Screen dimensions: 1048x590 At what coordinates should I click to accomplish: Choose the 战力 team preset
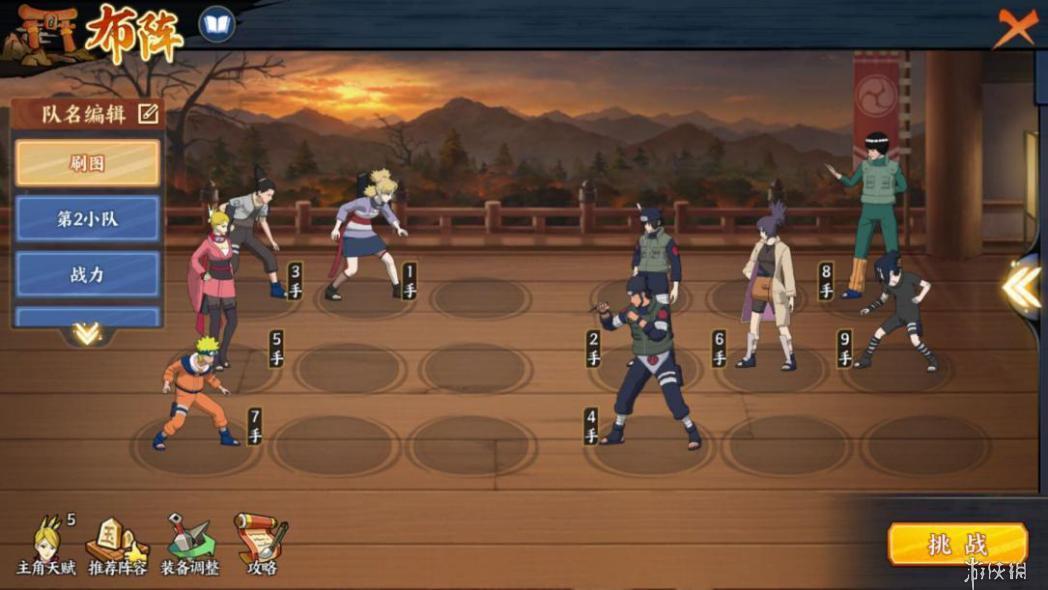pos(88,274)
